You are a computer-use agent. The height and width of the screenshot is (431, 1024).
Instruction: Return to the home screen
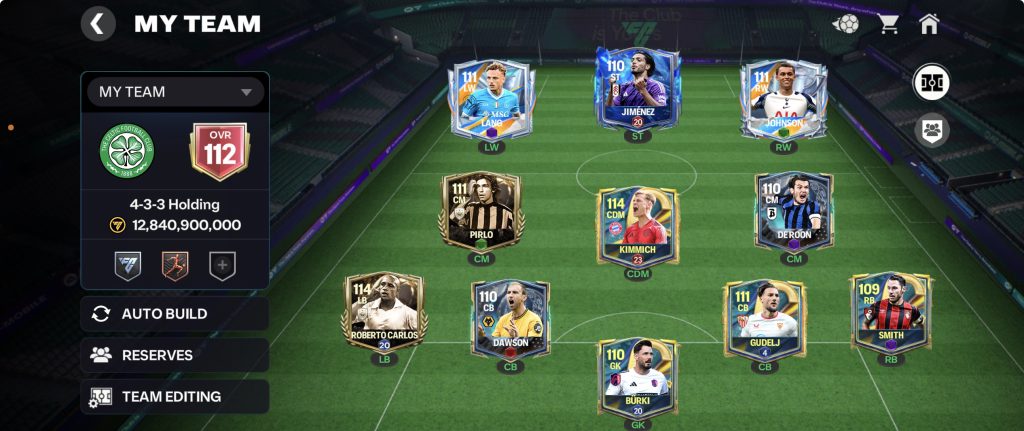click(929, 24)
